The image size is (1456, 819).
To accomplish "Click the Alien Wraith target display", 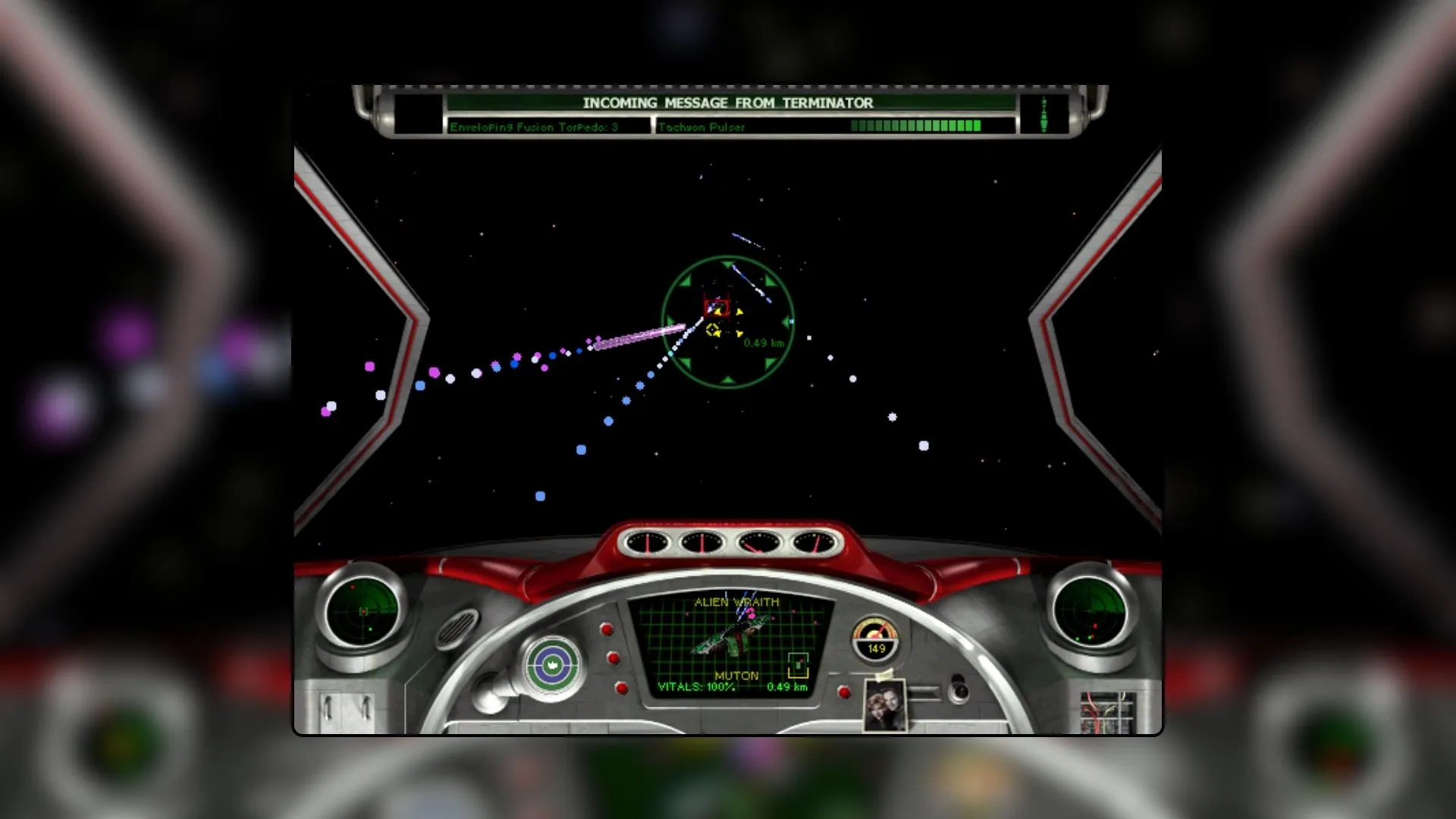I will pyautogui.click(x=731, y=645).
